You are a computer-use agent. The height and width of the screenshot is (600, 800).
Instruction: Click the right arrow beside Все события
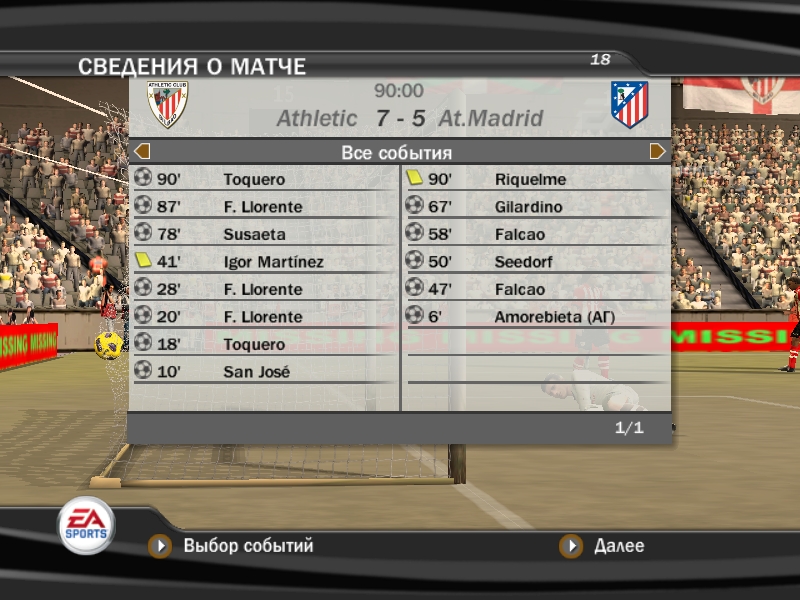tap(658, 152)
